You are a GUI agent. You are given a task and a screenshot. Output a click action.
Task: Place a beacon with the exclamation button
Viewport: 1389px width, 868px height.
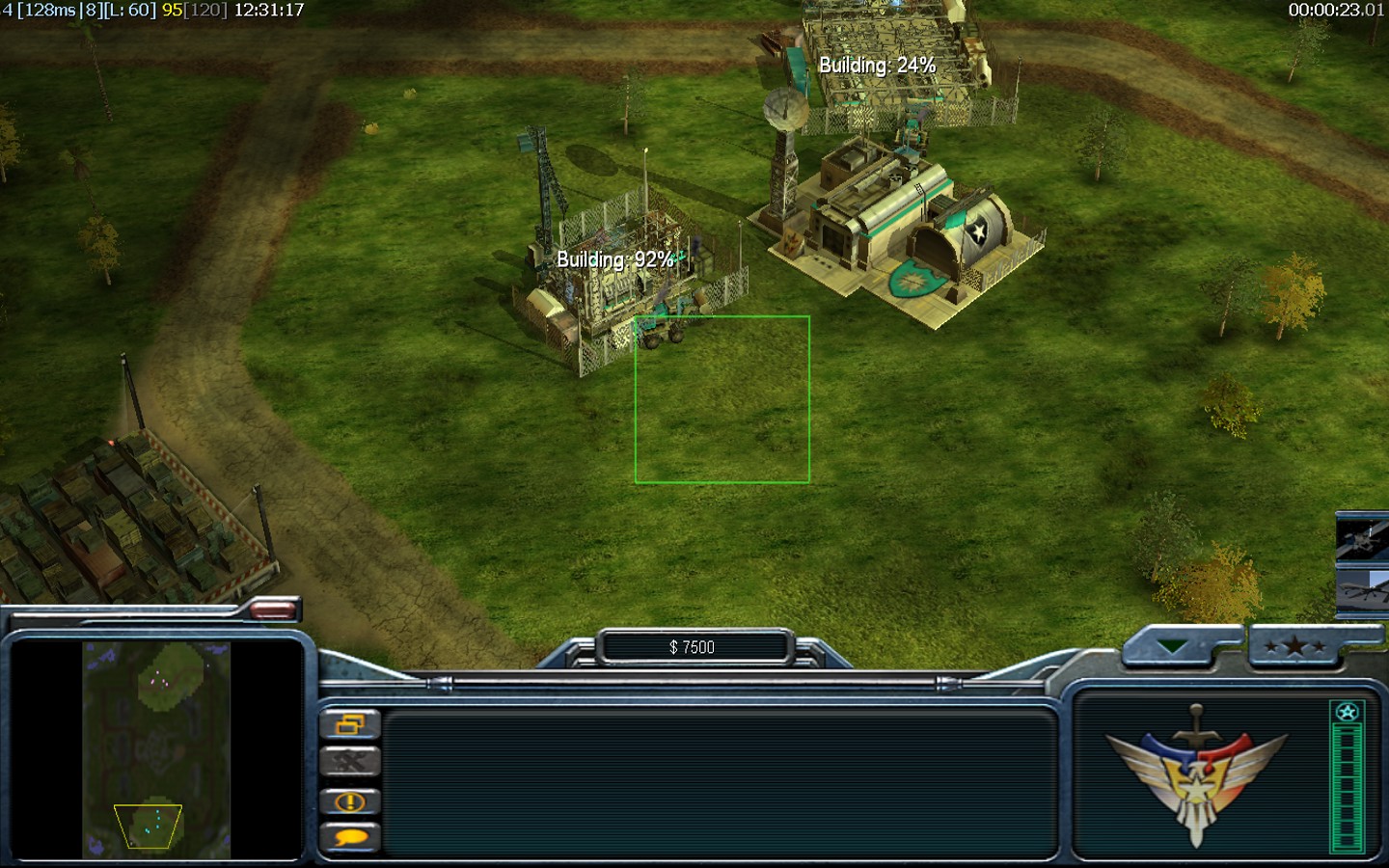click(350, 801)
